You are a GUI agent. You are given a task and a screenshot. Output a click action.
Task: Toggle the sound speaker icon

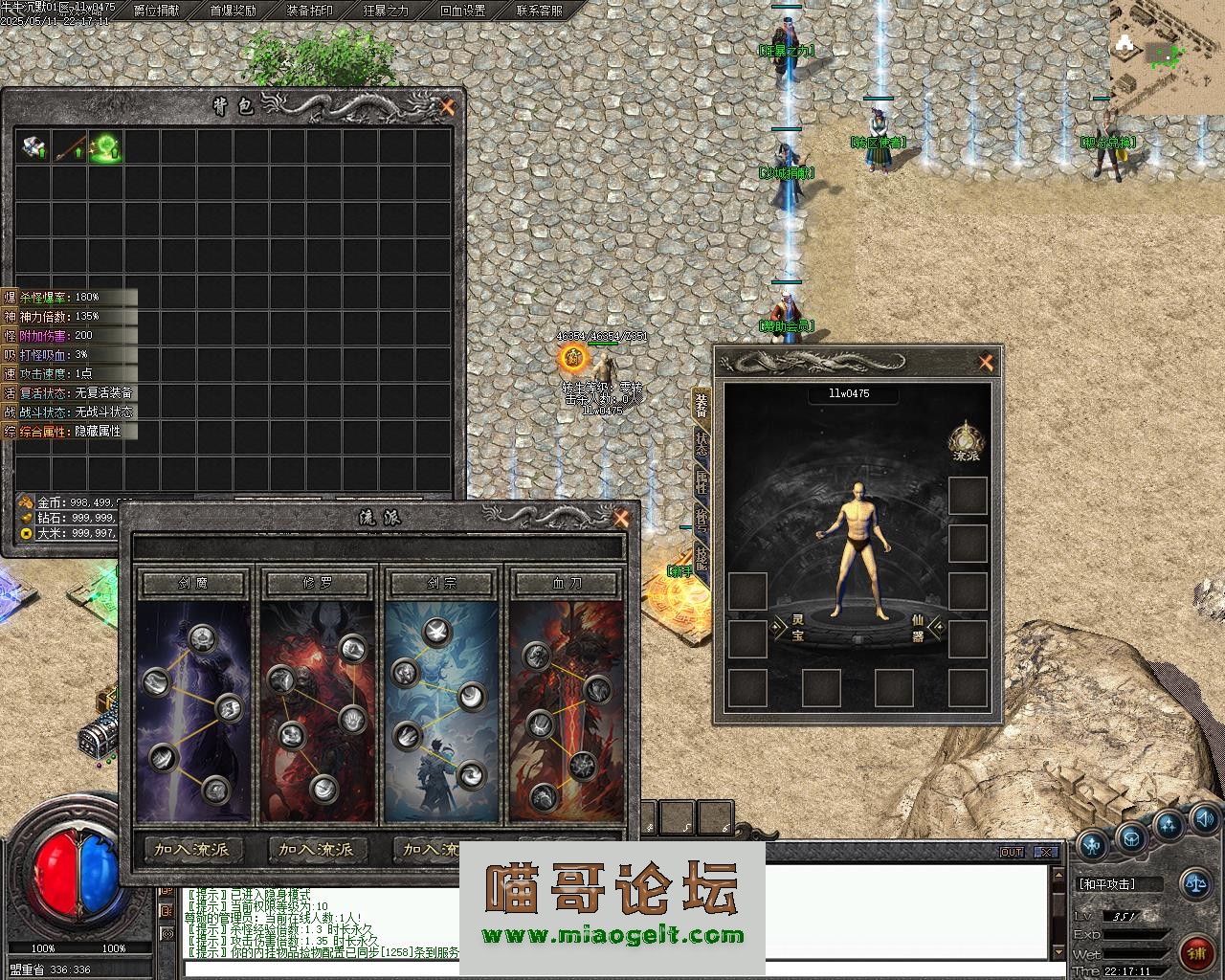pos(1204,818)
